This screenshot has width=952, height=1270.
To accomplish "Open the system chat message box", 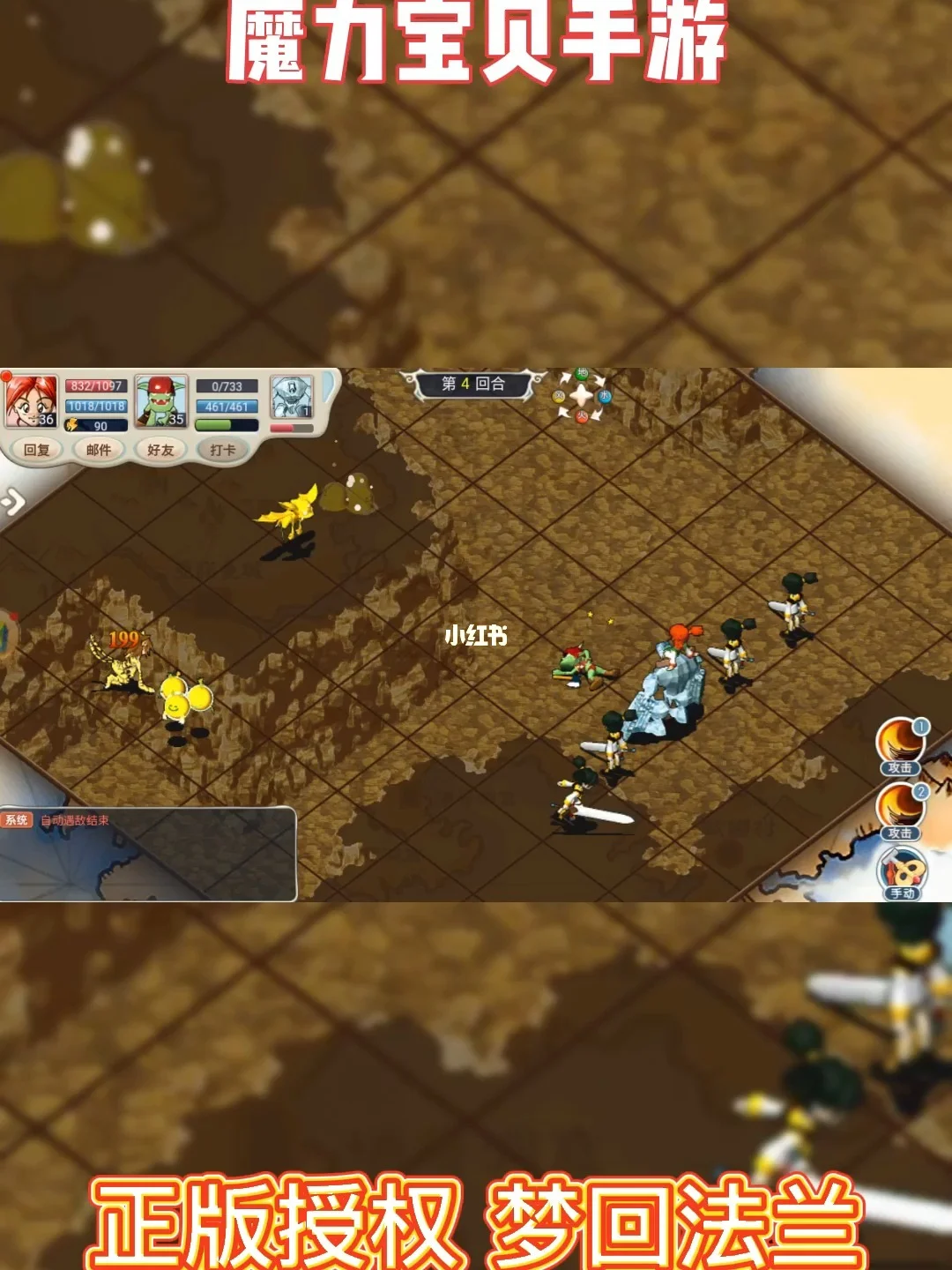I will point(148,853).
